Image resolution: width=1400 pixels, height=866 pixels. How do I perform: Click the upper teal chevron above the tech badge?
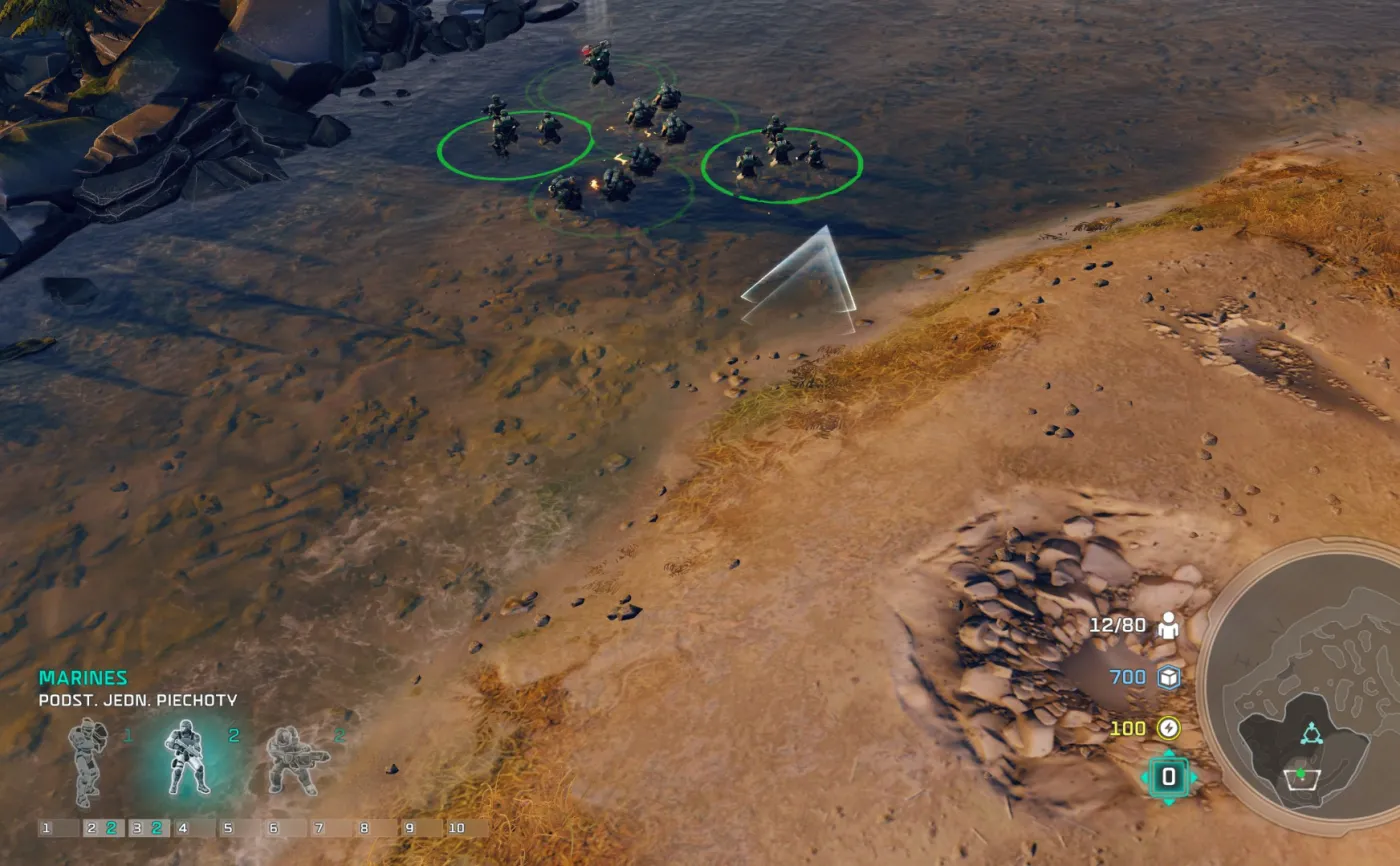click(1169, 753)
